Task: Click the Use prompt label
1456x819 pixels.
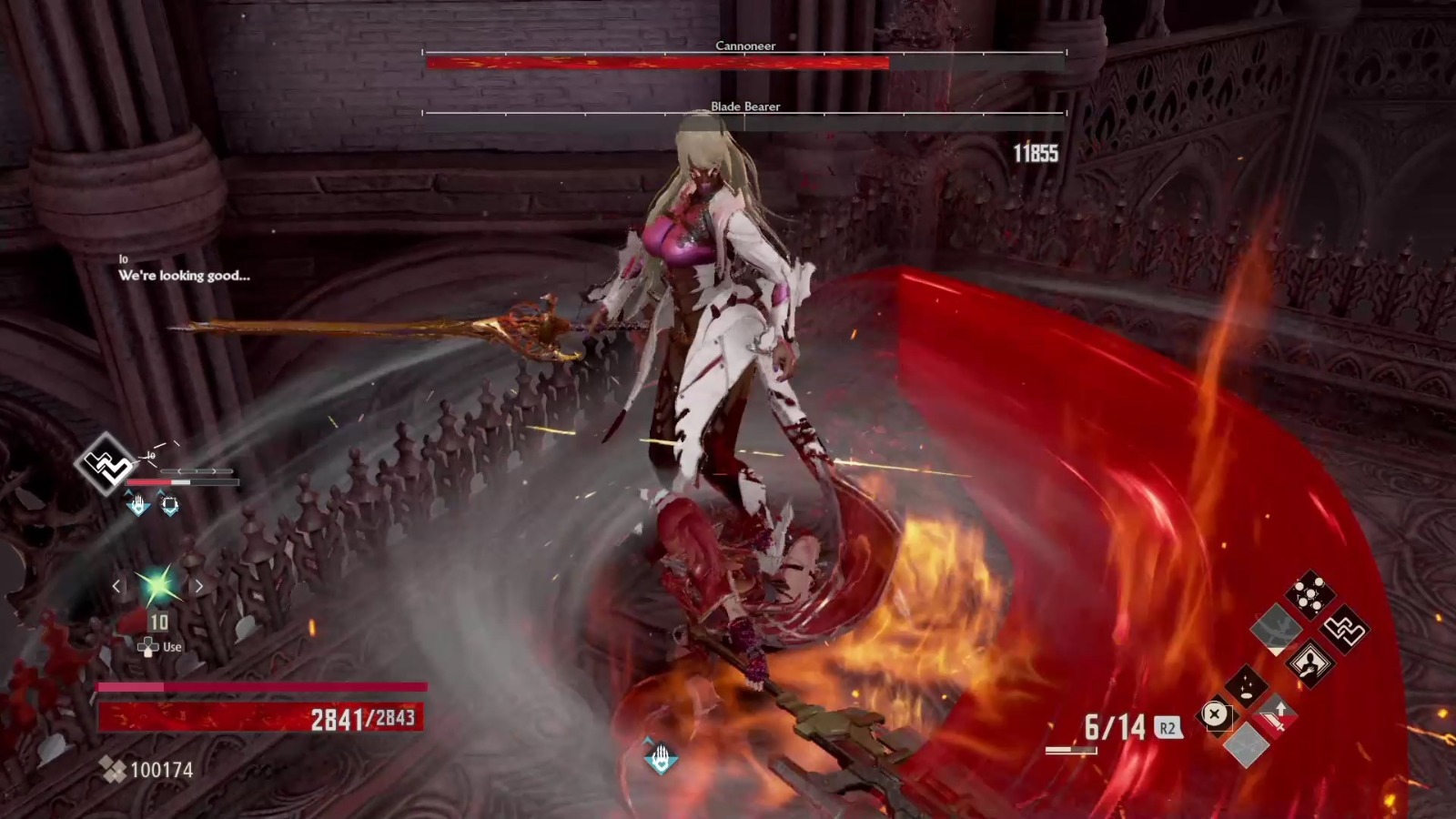Action: click(x=171, y=647)
